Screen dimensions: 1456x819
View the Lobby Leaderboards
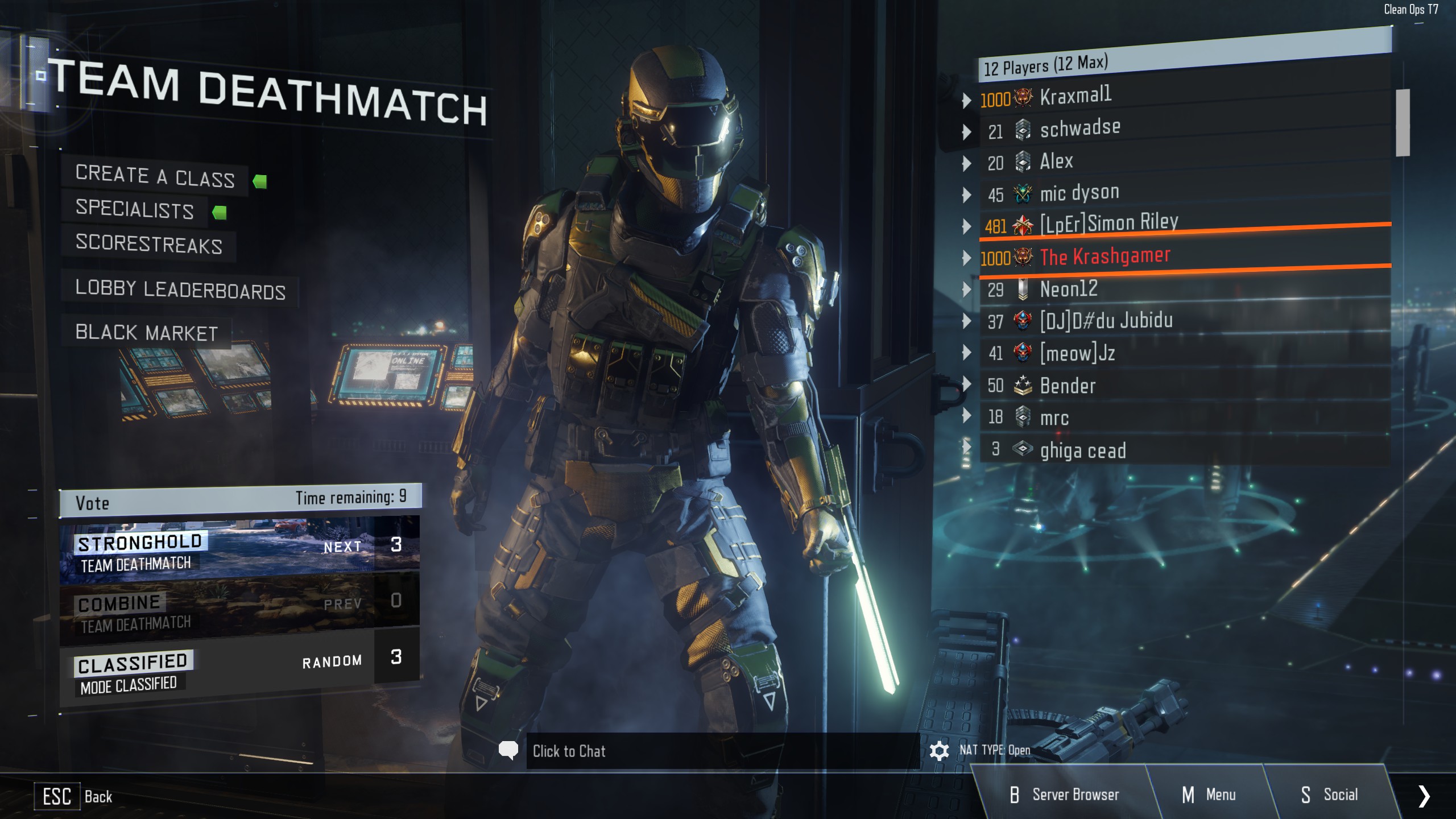click(x=180, y=289)
